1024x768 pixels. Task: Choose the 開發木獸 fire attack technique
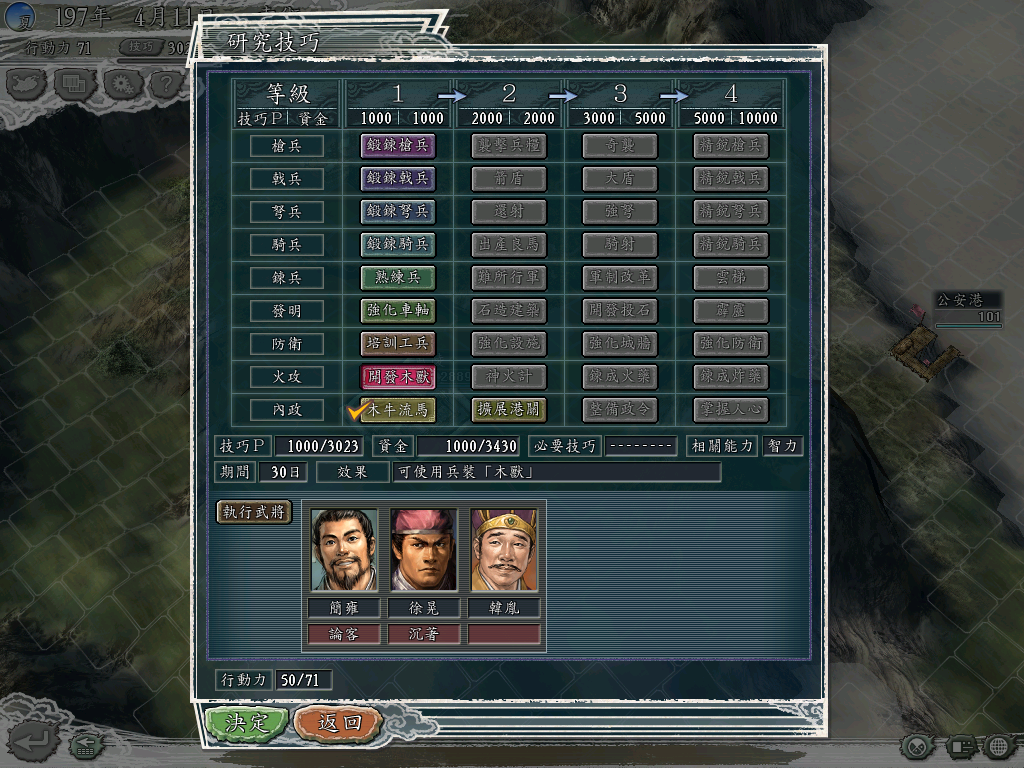398,377
